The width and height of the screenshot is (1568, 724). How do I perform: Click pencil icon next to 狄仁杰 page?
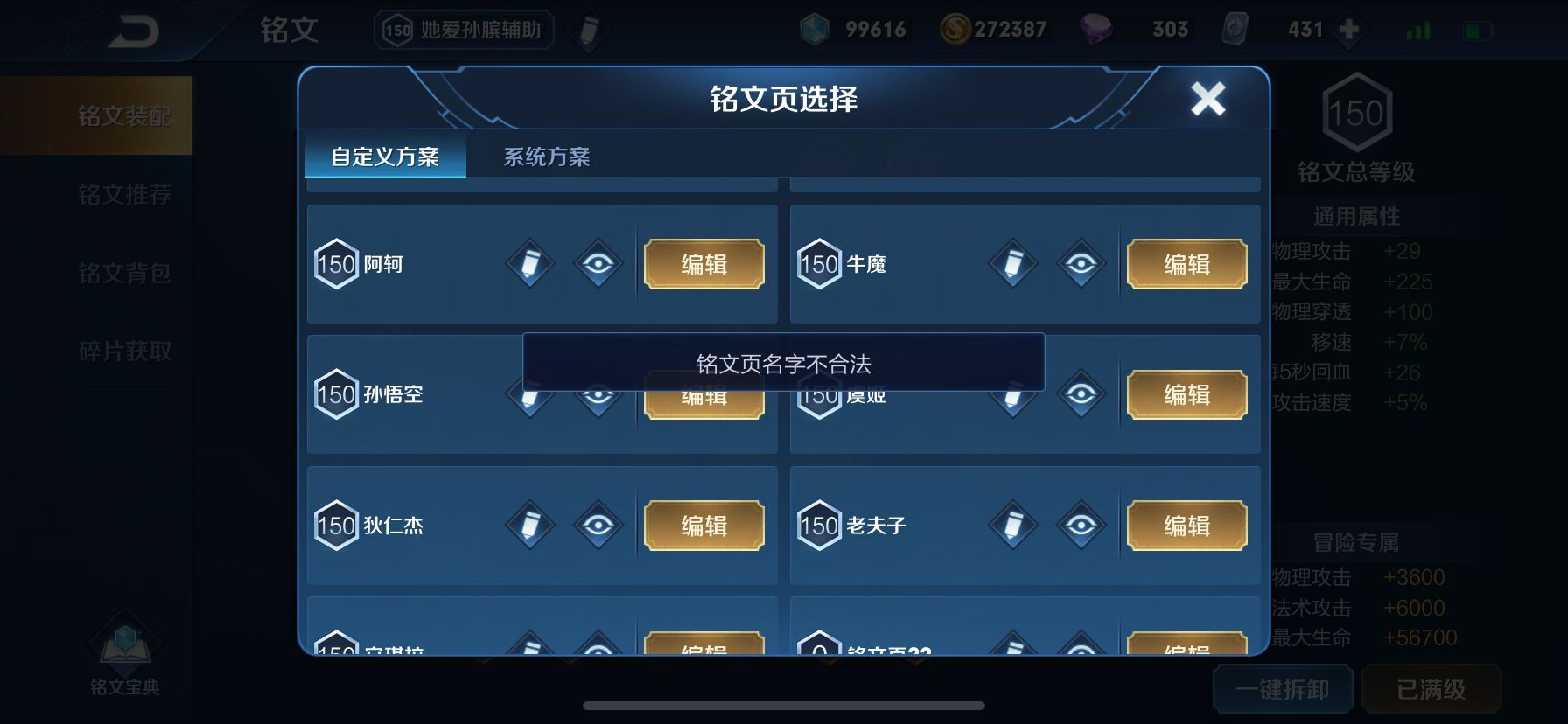(529, 525)
